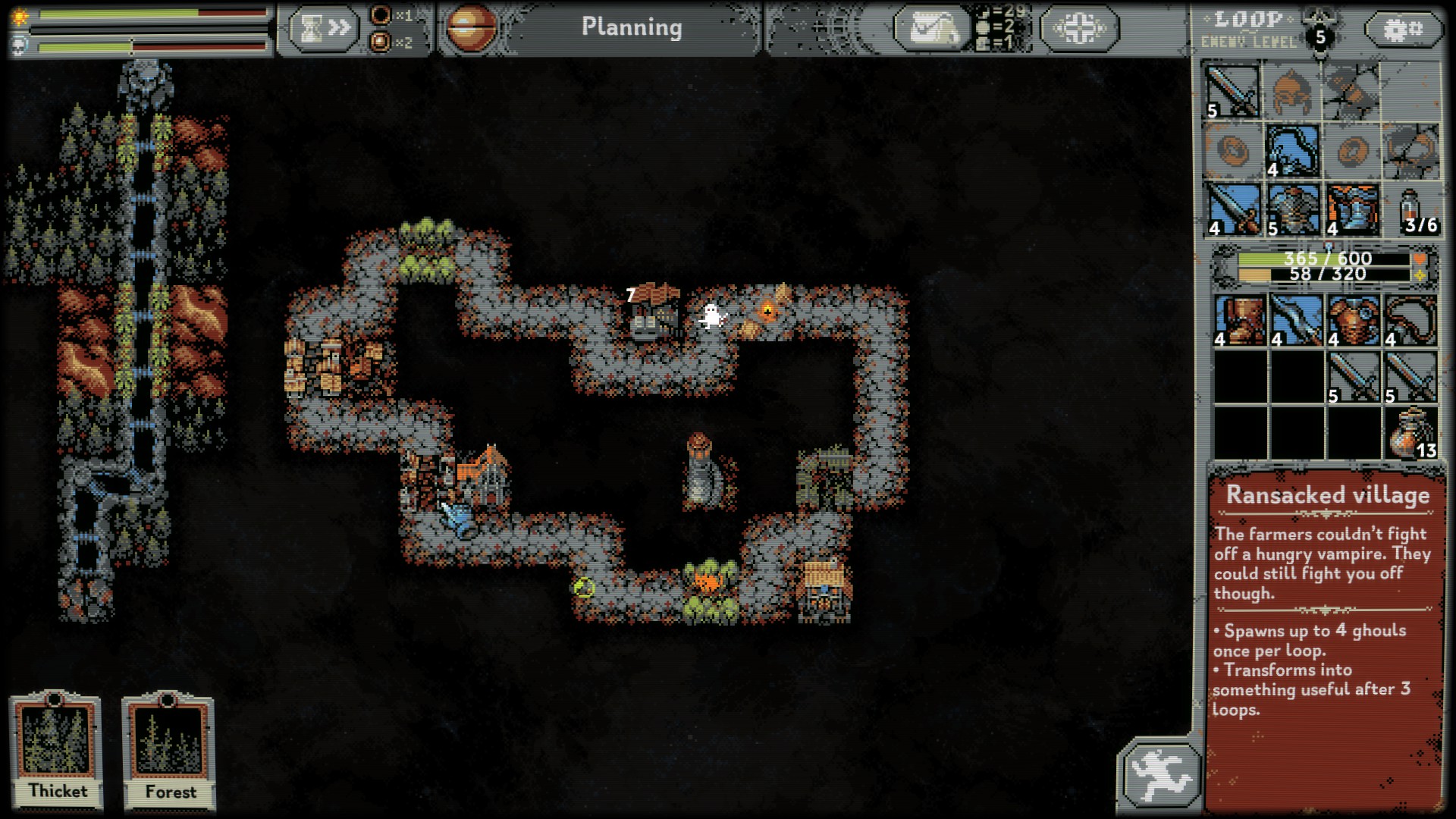The width and height of the screenshot is (1456, 819).
Task: Click the equipped blue sword with level 4
Action: click(x=1232, y=209)
